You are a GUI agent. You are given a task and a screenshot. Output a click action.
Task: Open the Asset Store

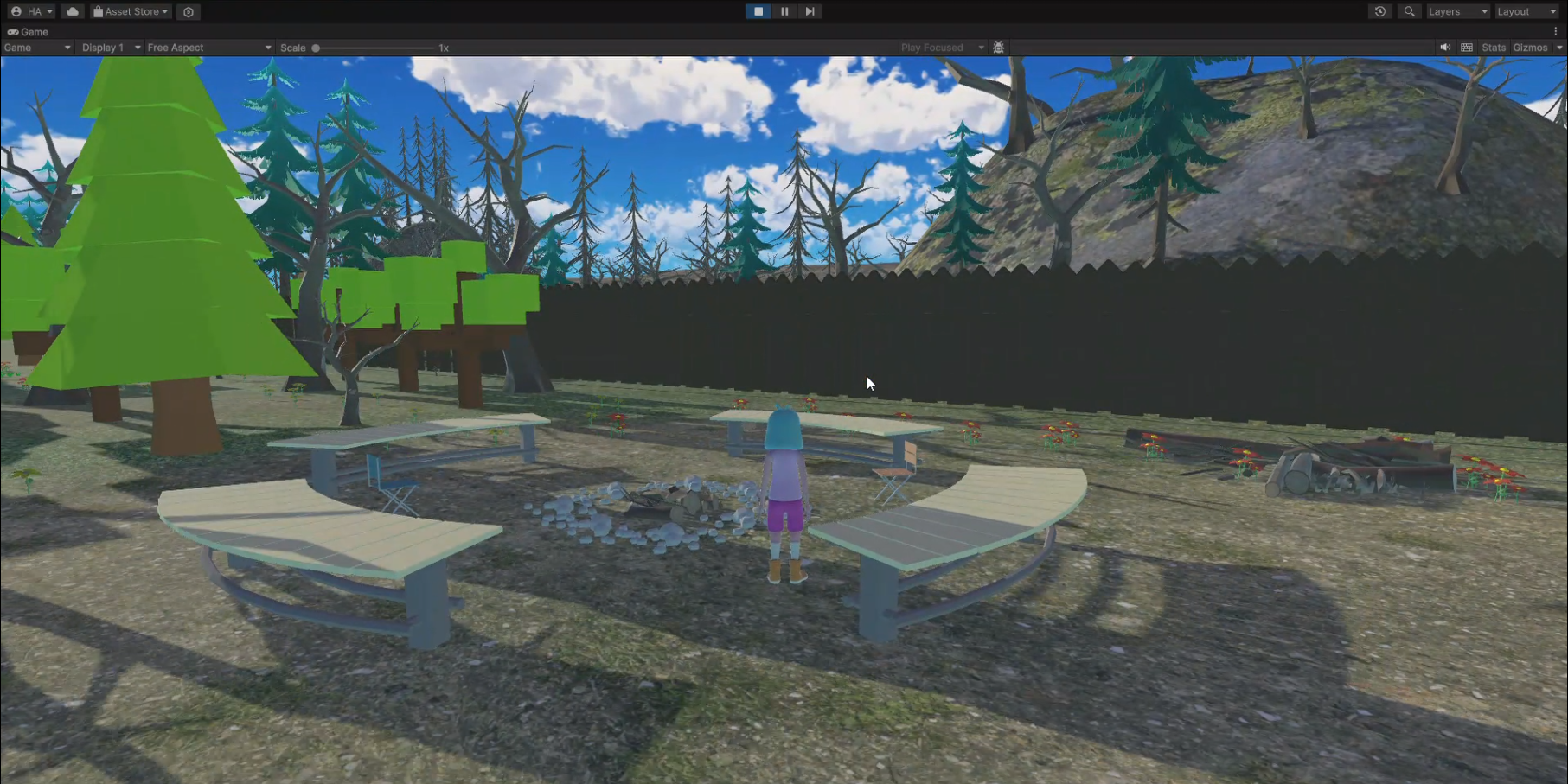click(130, 11)
